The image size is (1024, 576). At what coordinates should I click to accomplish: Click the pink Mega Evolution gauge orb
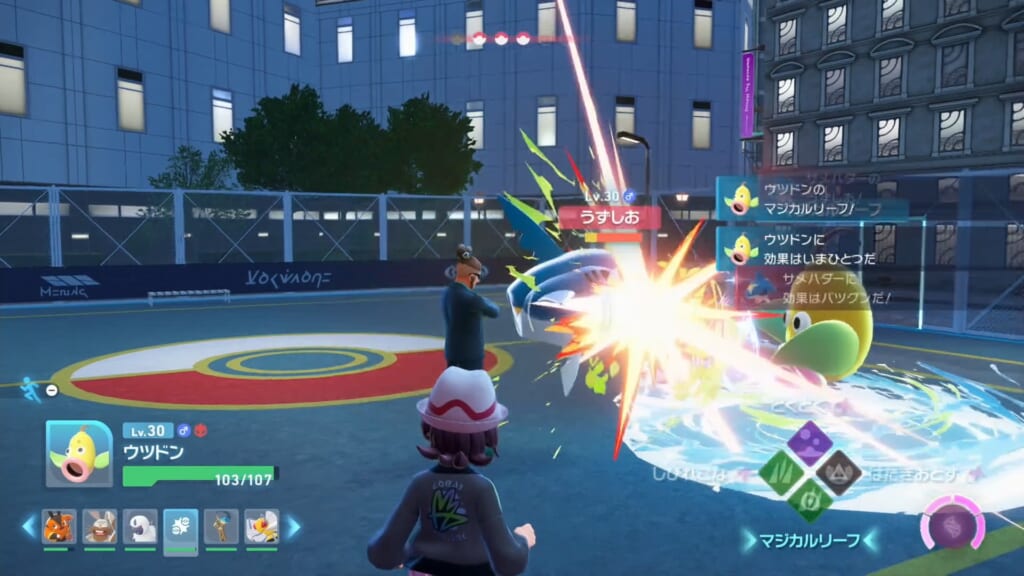(x=952, y=524)
